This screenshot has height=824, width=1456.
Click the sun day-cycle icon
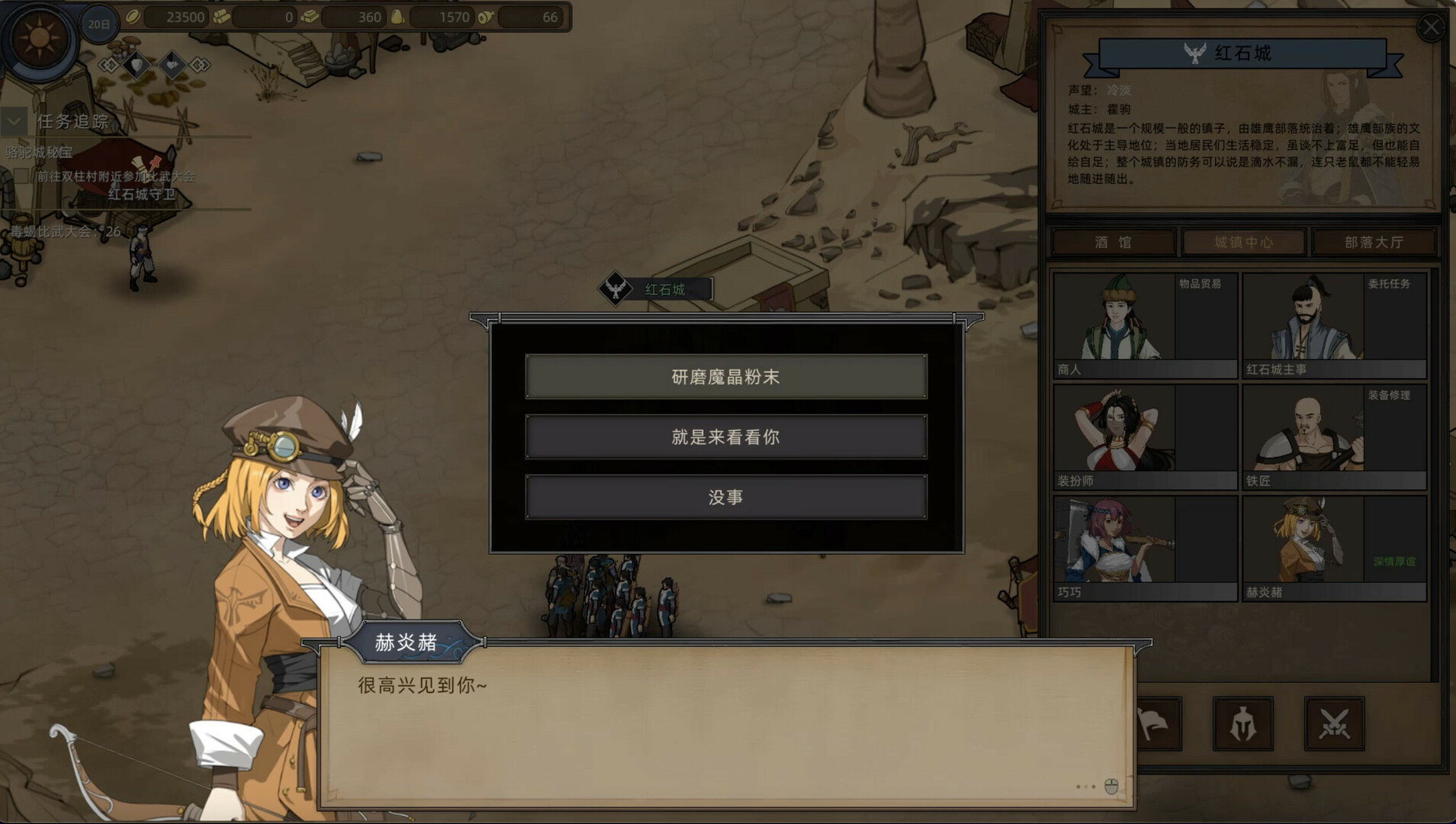click(39, 38)
